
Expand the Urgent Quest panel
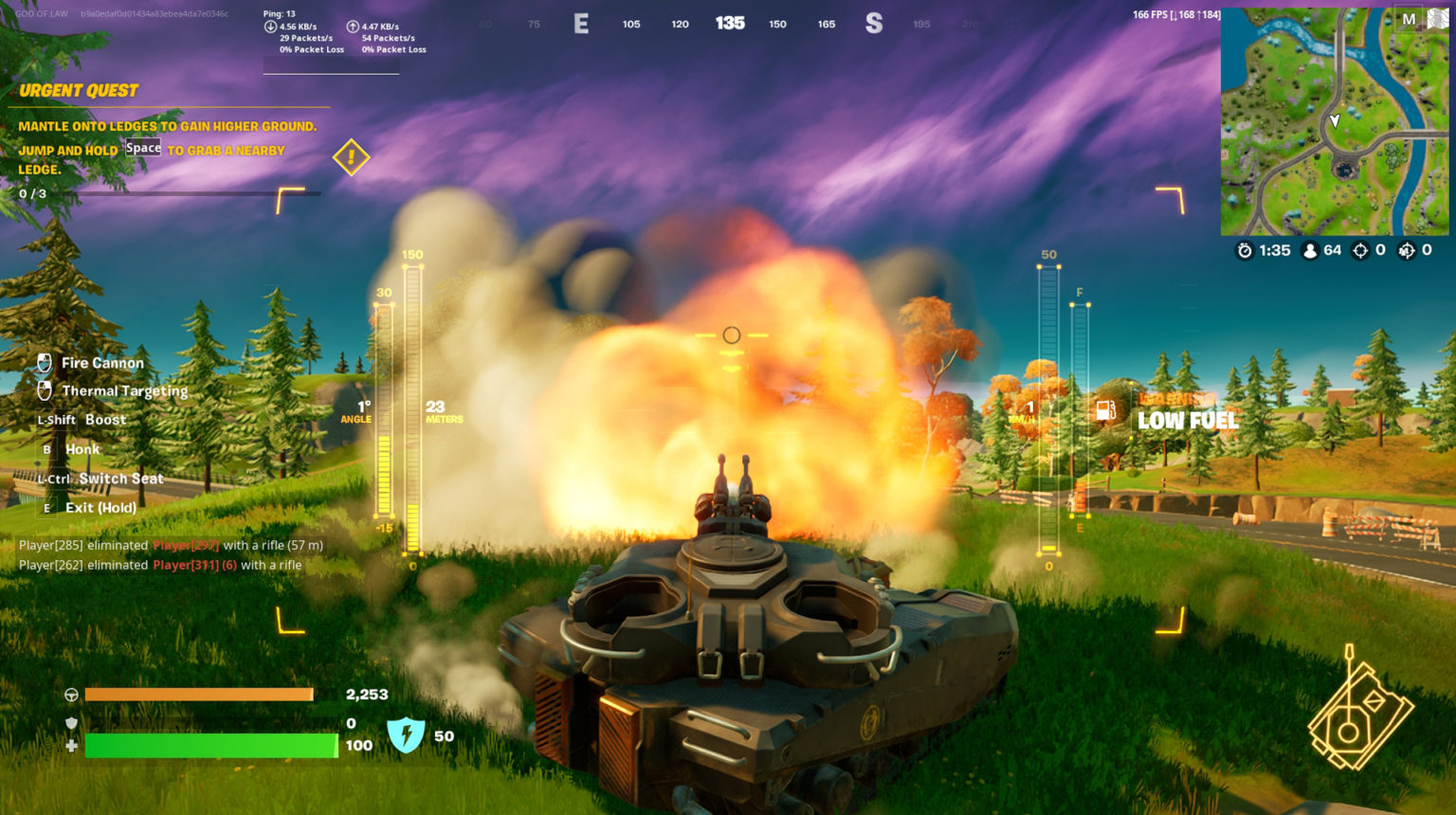[x=78, y=90]
